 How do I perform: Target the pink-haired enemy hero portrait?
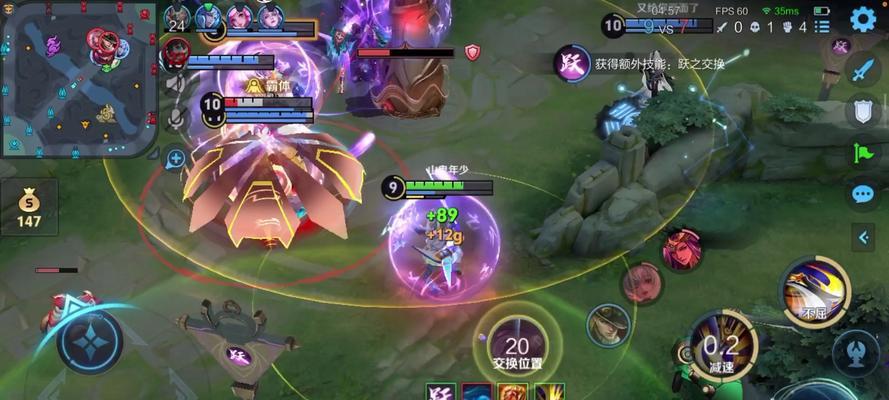coord(641,283)
